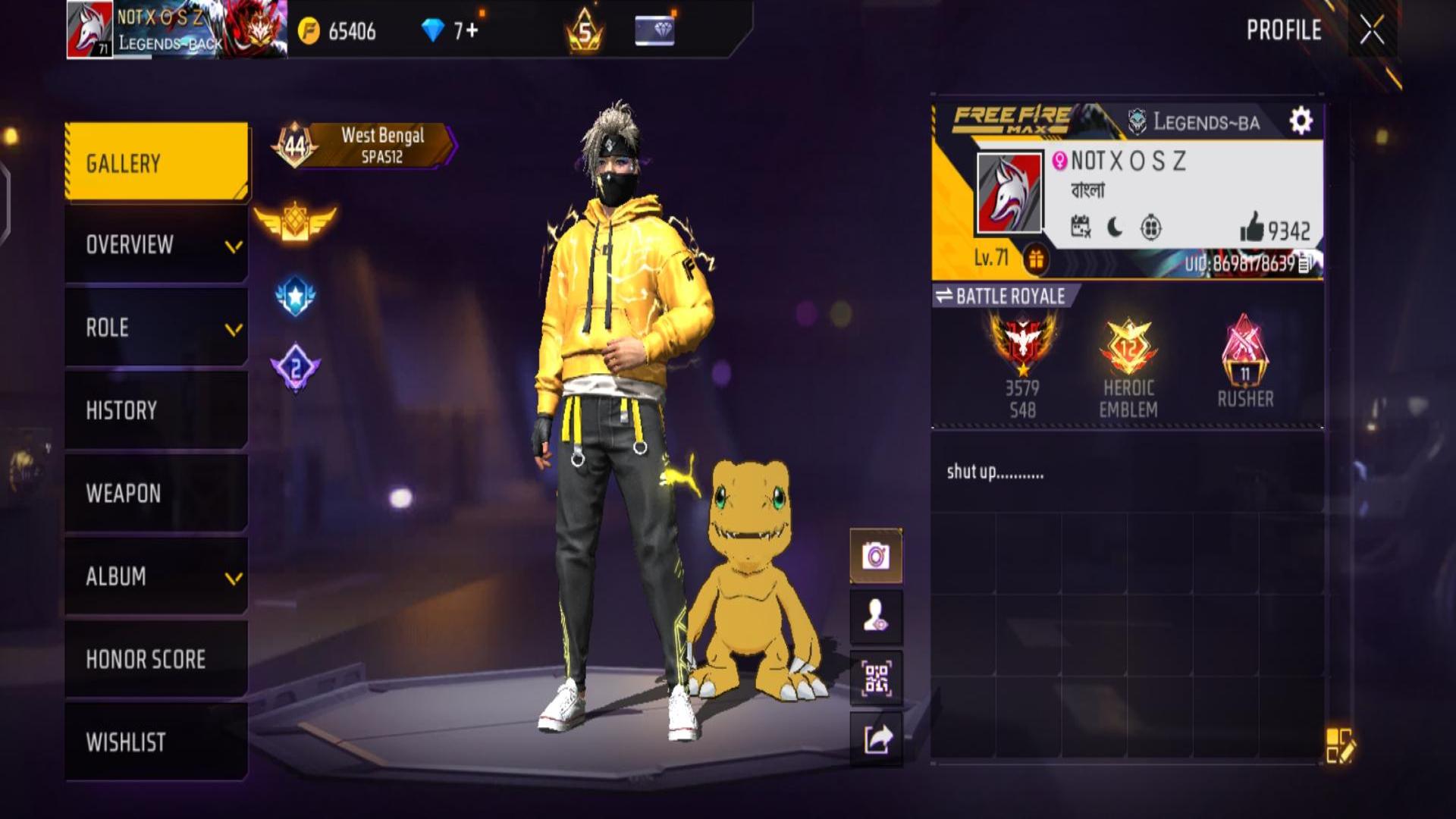Close the Profile screen

[x=1371, y=31]
